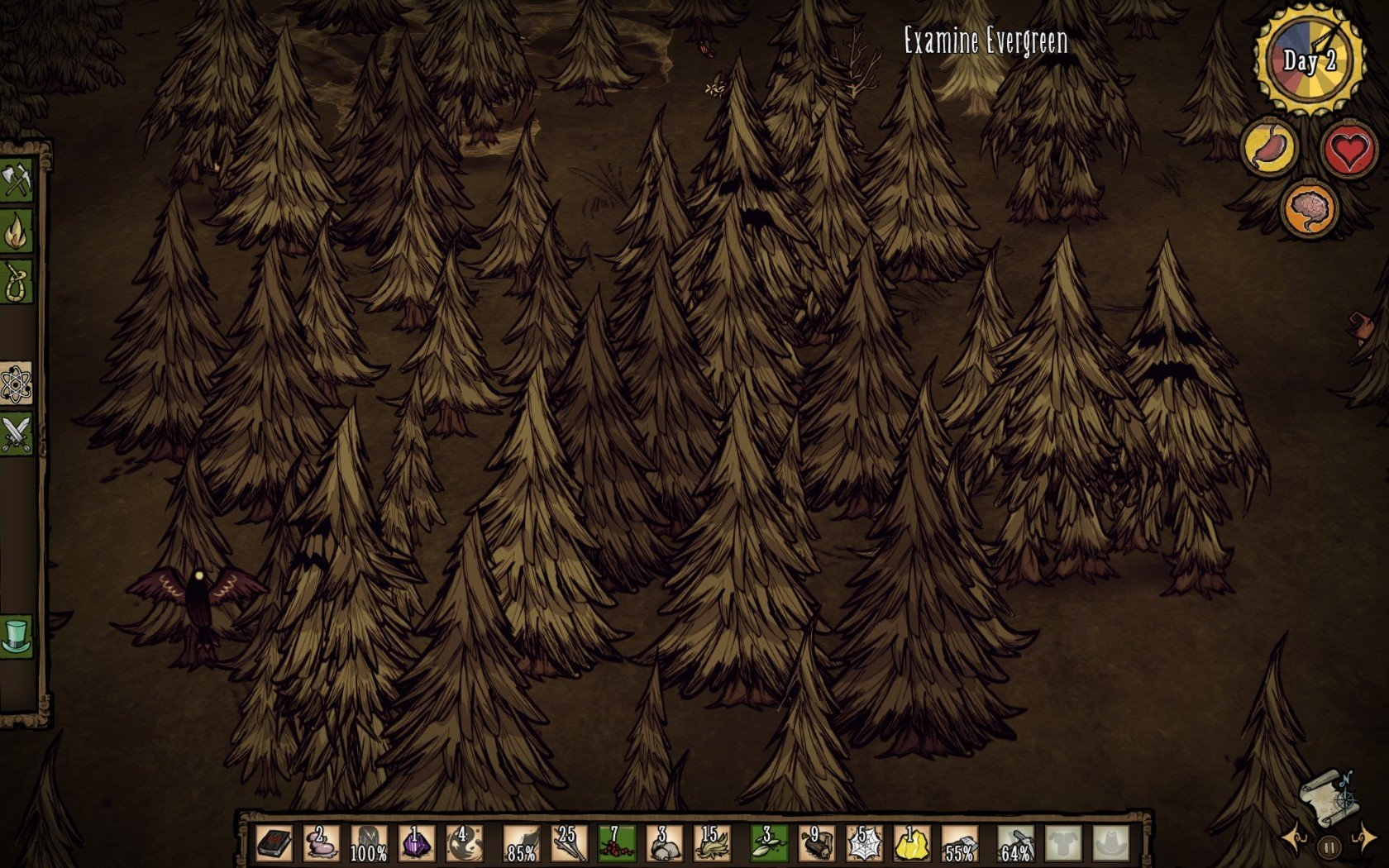Select the stack of 25 twigs
This screenshot has width=1389, height=868.
coord(570,843)
